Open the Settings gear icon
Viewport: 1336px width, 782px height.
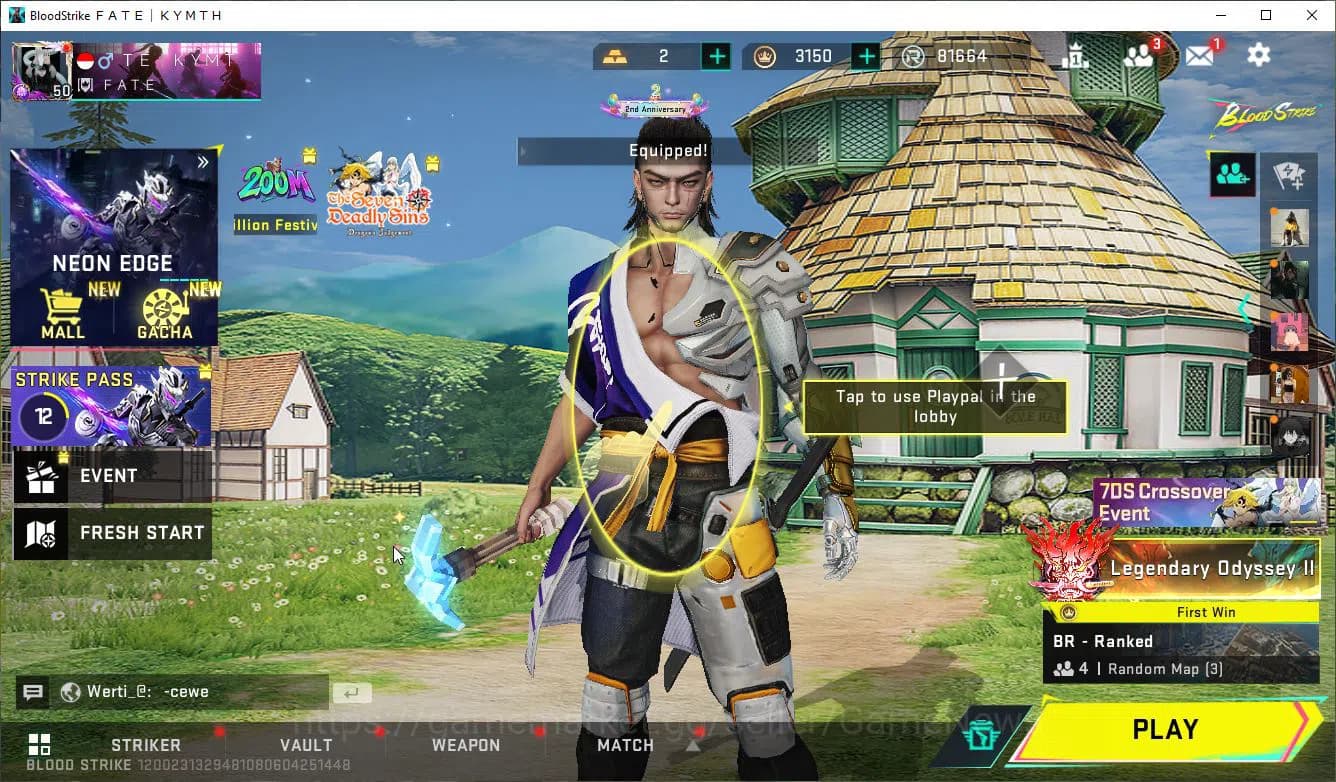click(x=1258, y=55)
